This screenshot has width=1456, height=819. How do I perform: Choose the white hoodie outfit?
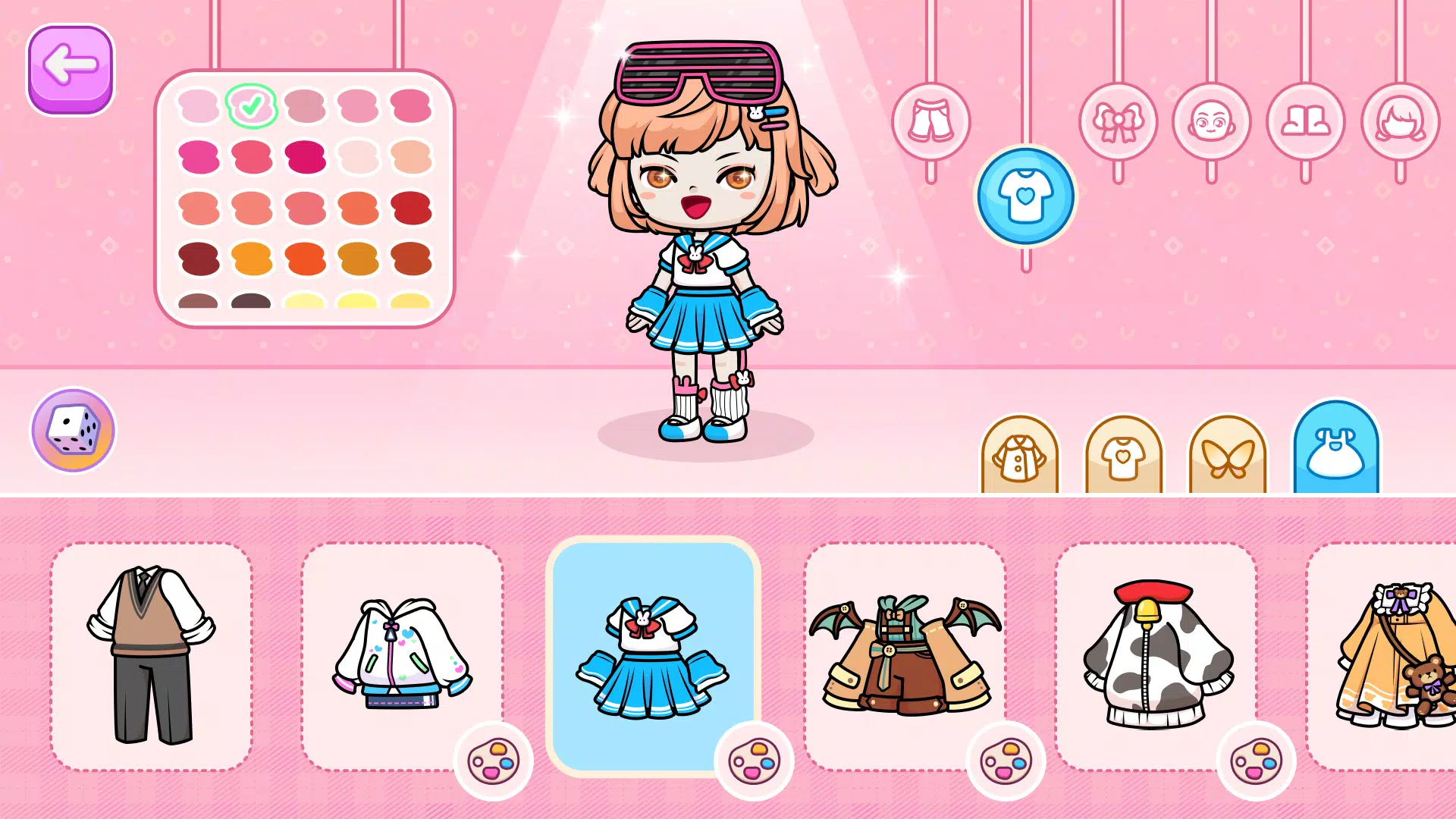tap(402, 655)
